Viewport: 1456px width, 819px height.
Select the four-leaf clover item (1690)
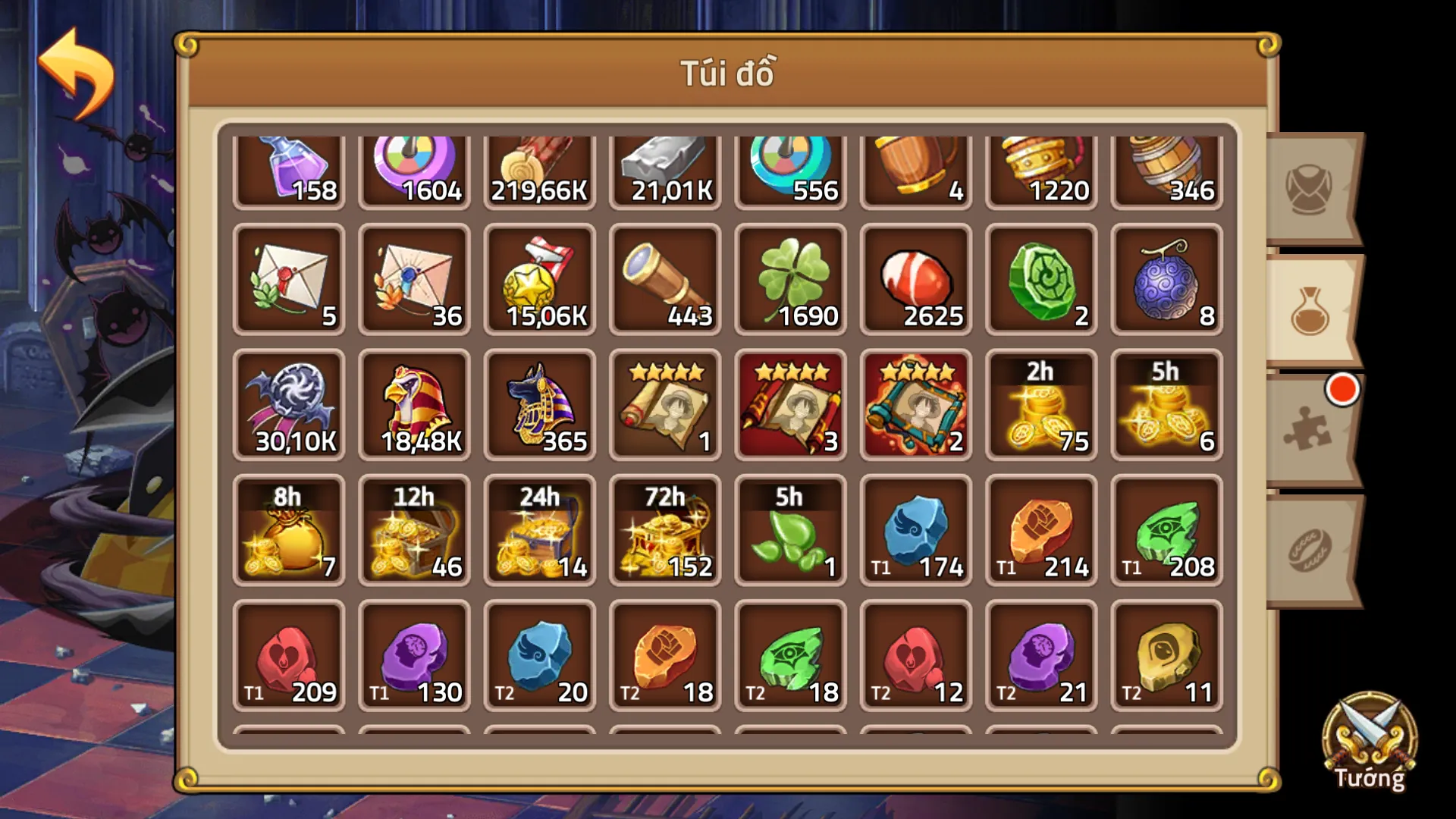pos(790,281)
